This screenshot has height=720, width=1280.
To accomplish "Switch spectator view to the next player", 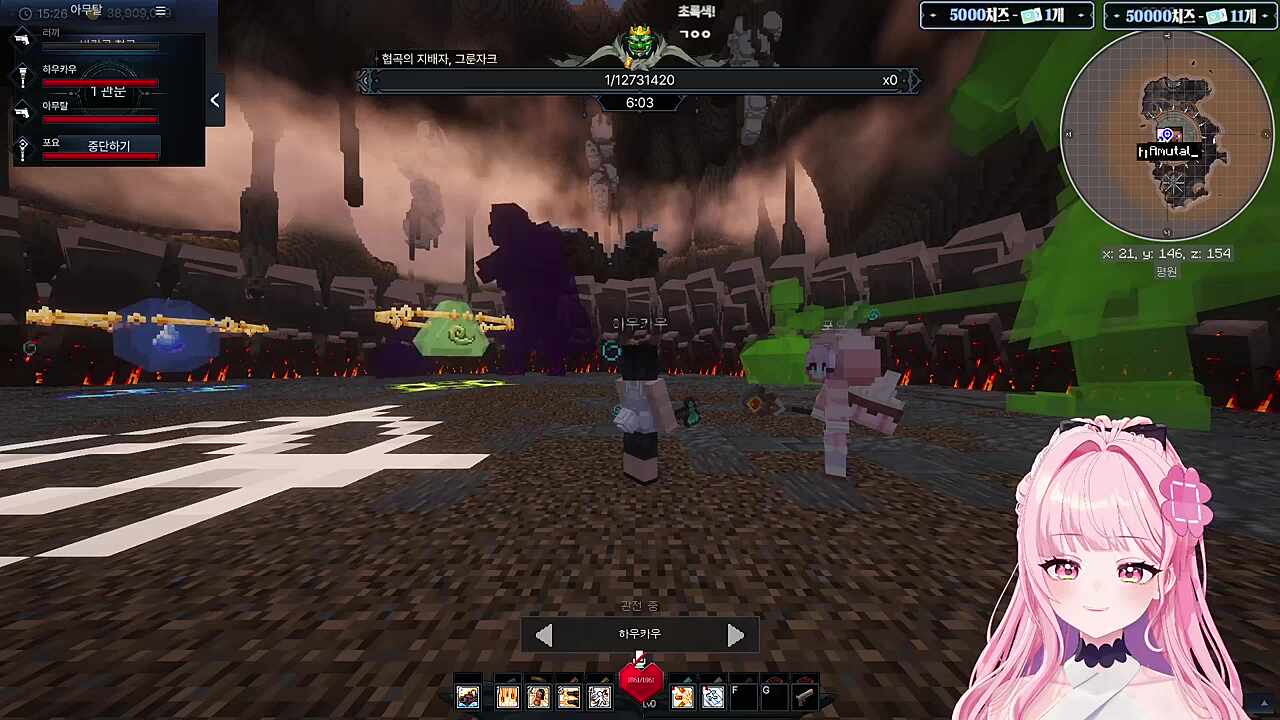I will [735, 635].
